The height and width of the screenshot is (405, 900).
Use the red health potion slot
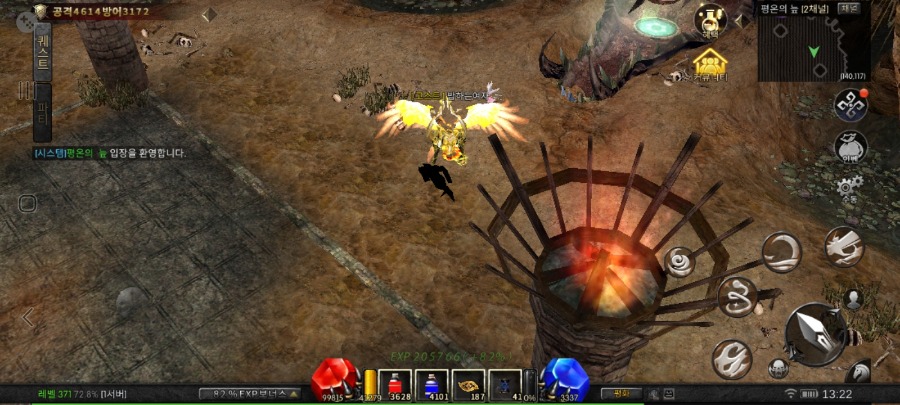397,384
